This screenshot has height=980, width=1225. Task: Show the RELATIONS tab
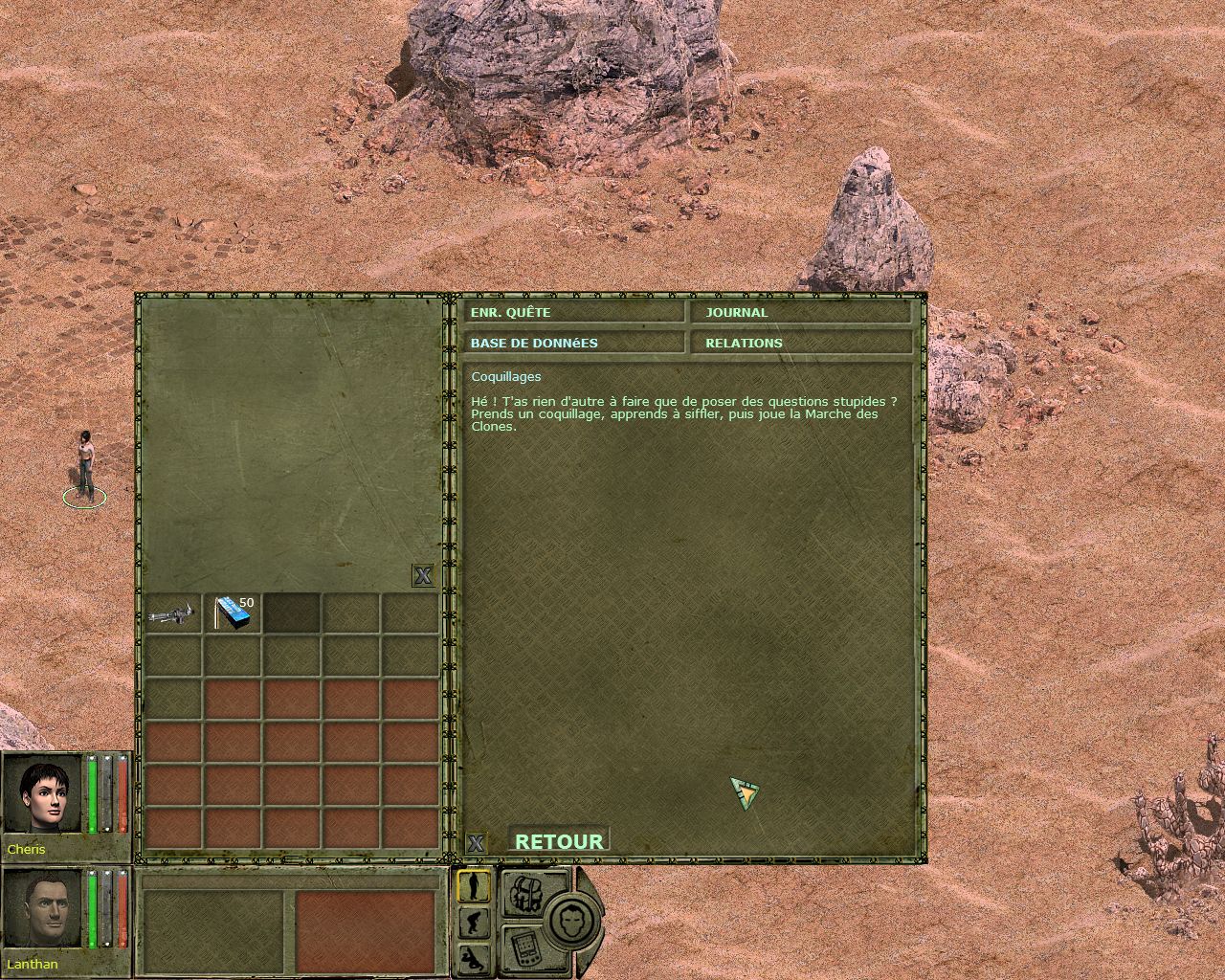point(800,343)
